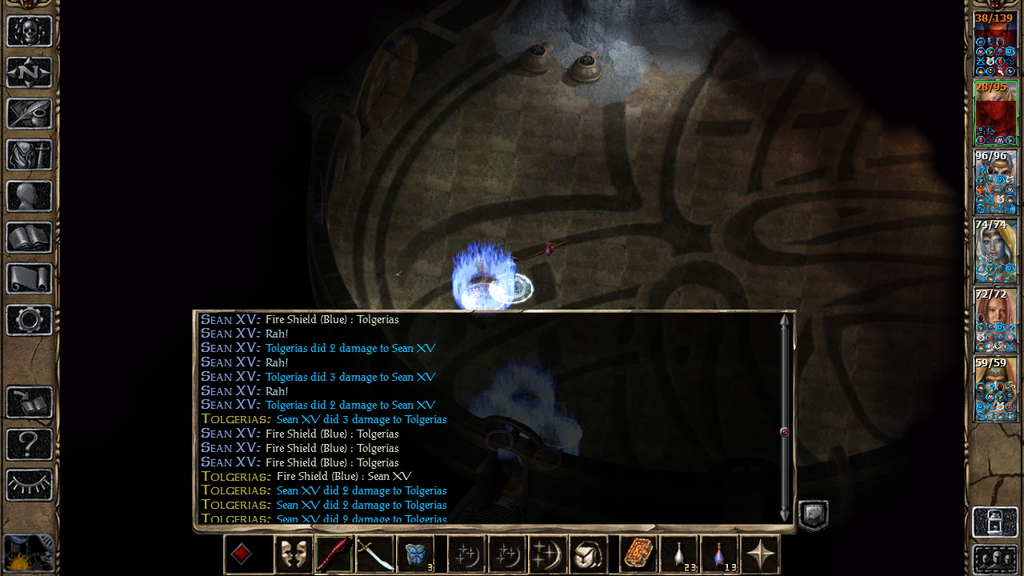Open the character record bust button
This screenshot has height=576, width=1024.
pyautogui.click(x=29, y=196)
